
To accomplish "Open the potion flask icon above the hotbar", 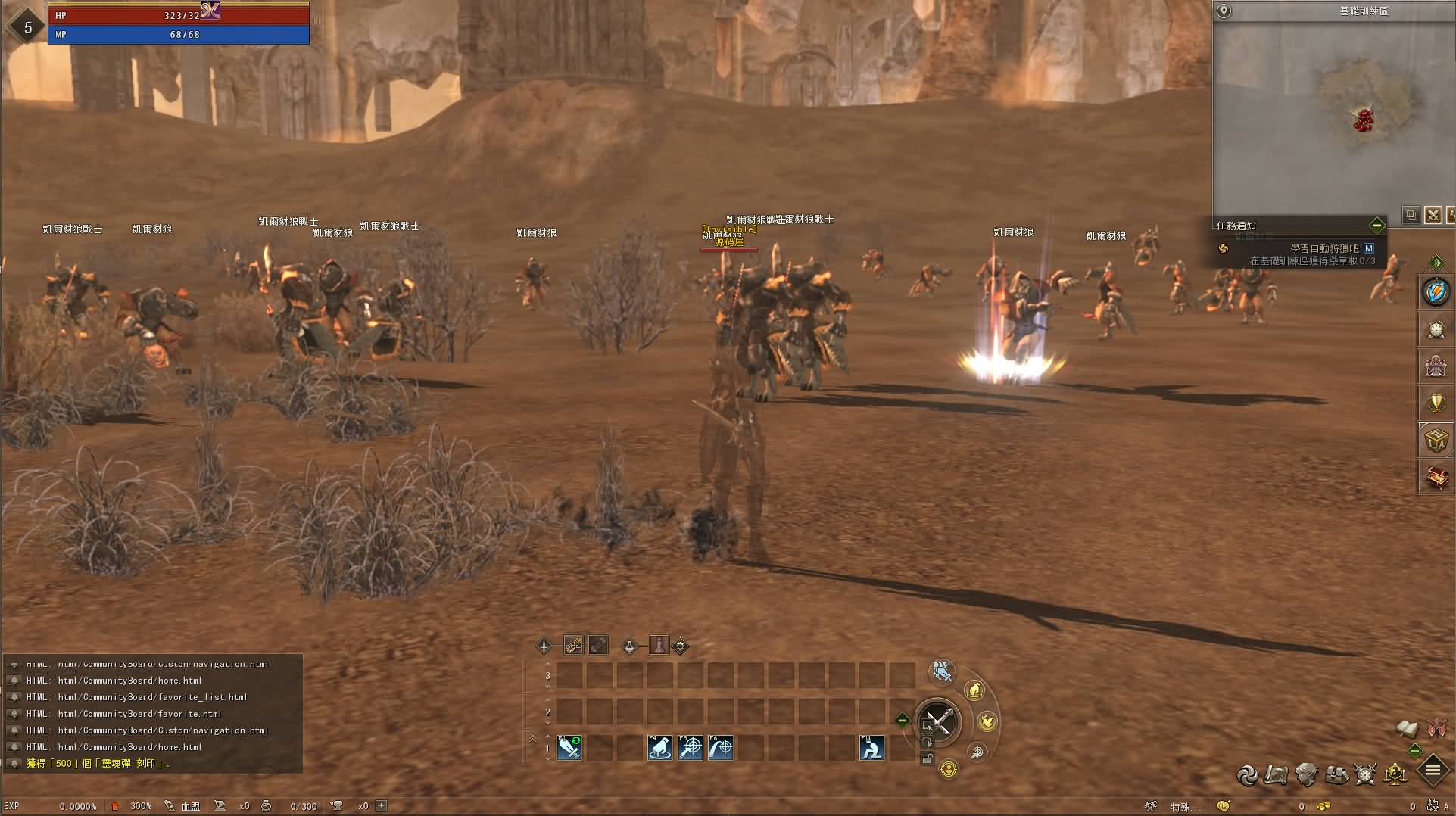I will (628, 646).
